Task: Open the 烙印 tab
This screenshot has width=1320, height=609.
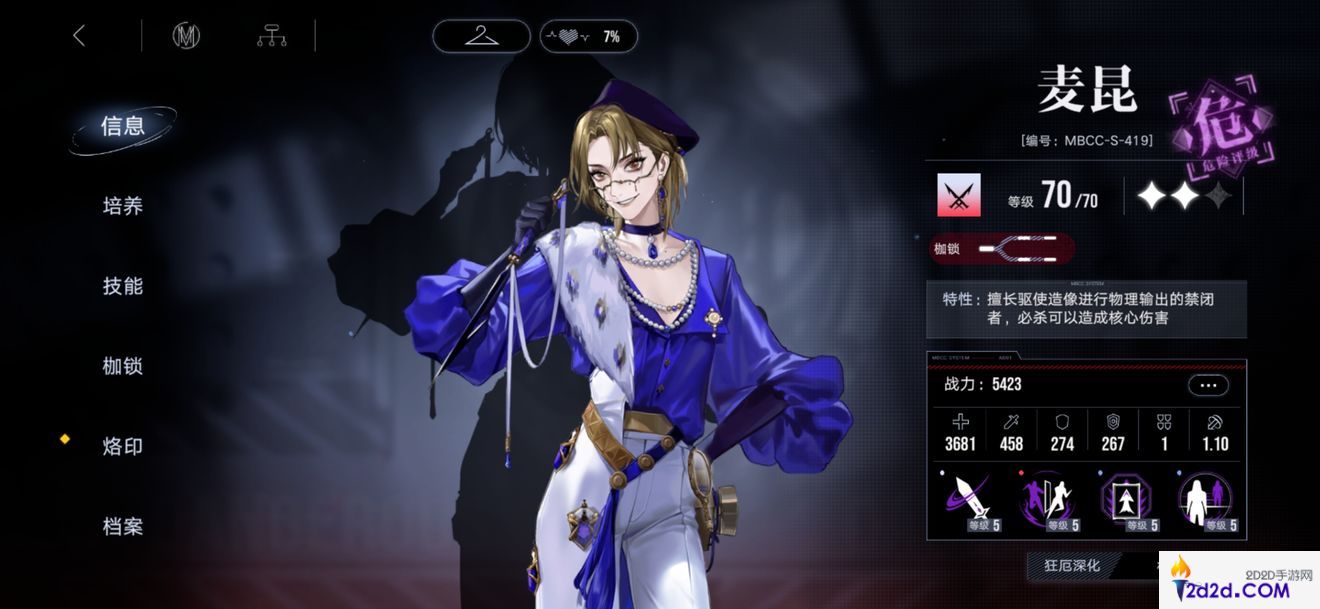Action: click(x=123, y=447)
